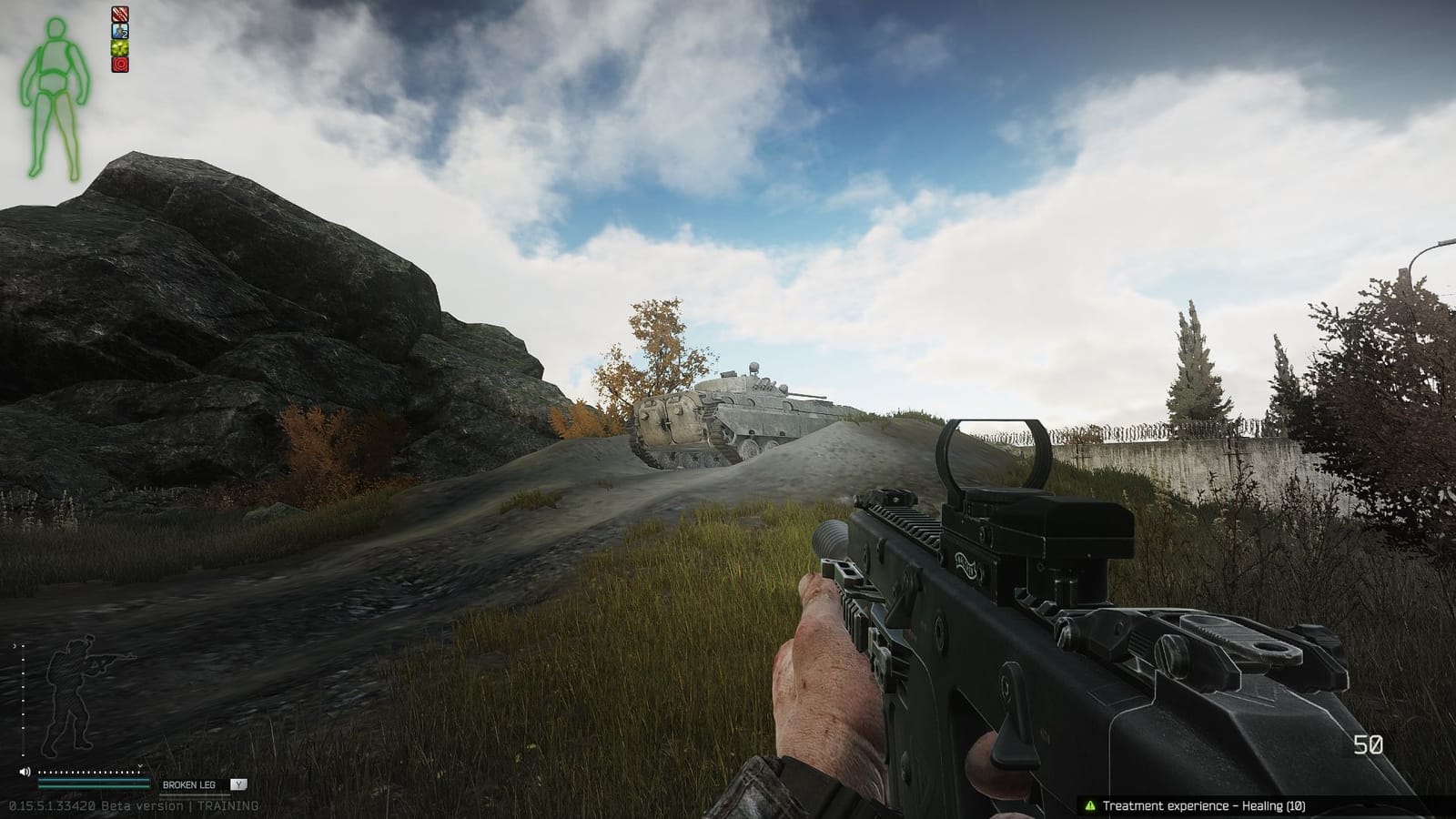Click the dotted volume level slider

(87, 773)
